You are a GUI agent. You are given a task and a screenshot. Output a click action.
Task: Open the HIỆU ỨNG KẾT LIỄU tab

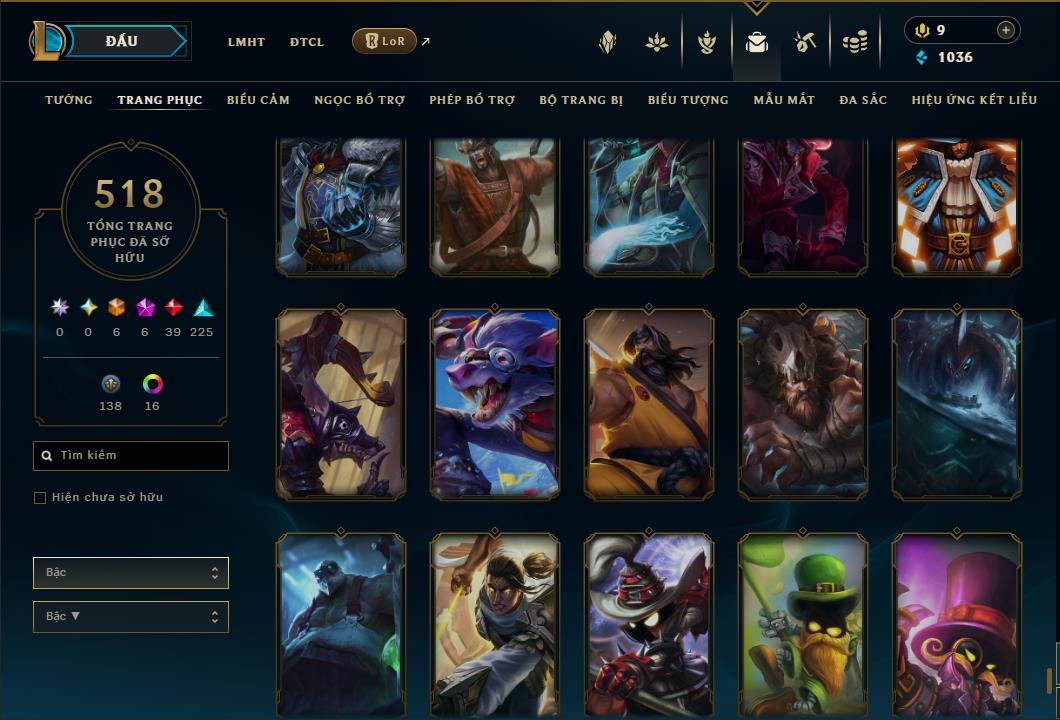point(974,100)
